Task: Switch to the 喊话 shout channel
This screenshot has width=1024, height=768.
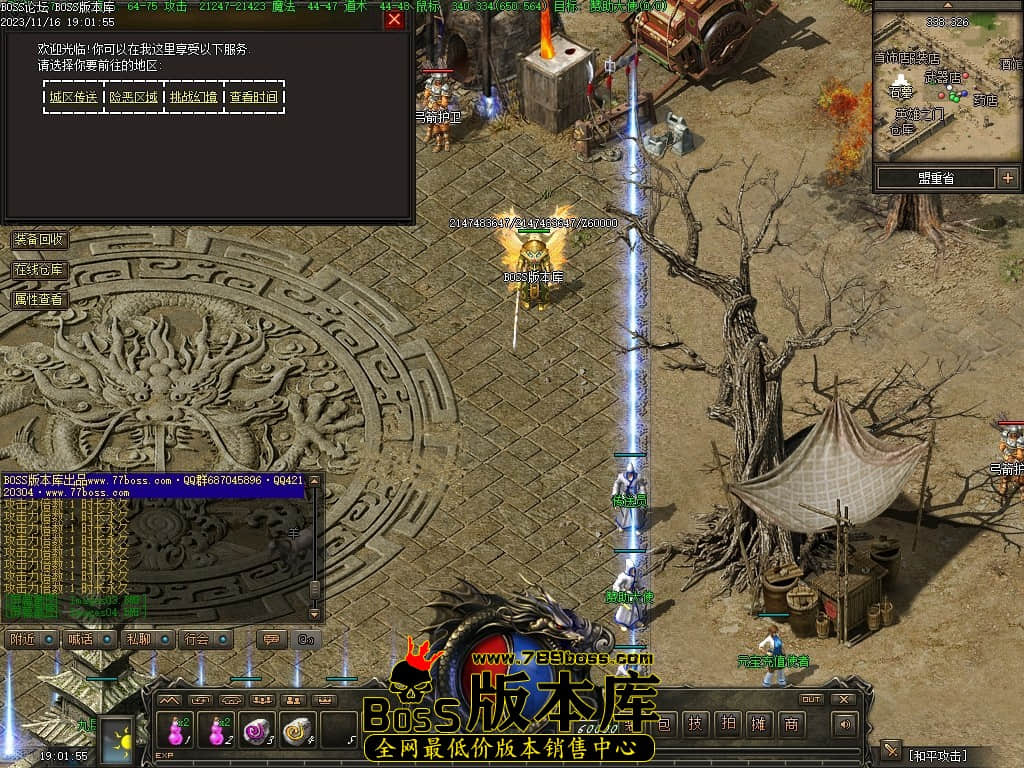Action: pyautogui.click(x=88, y=639)
